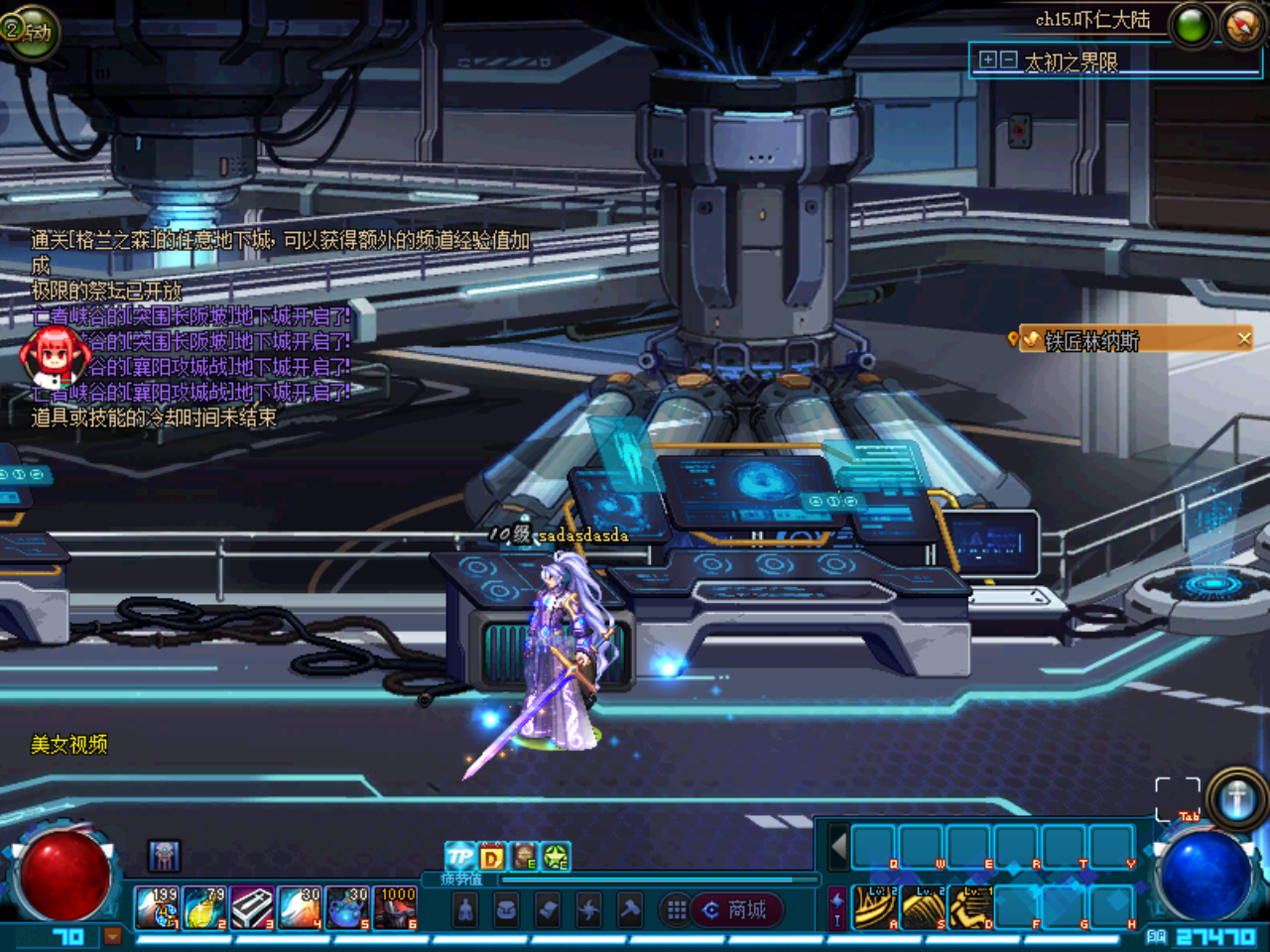Select the 1000-count item in slot 6
This screenshot has height=952, width=1270.
pyautogui.click(x=395, y=907)
